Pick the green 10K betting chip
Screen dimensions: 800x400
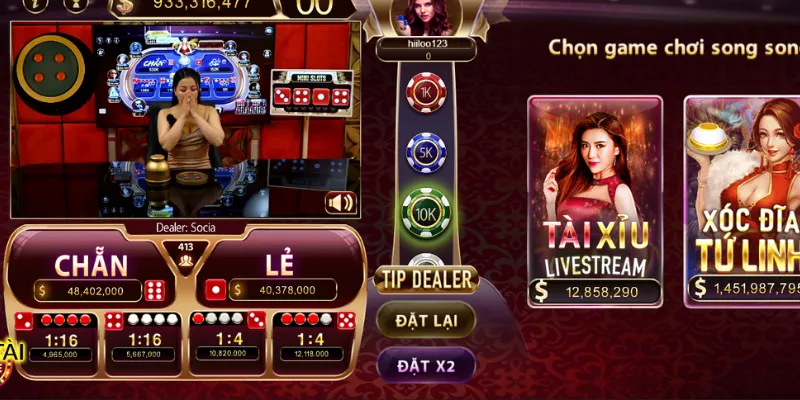coord(425,211)
